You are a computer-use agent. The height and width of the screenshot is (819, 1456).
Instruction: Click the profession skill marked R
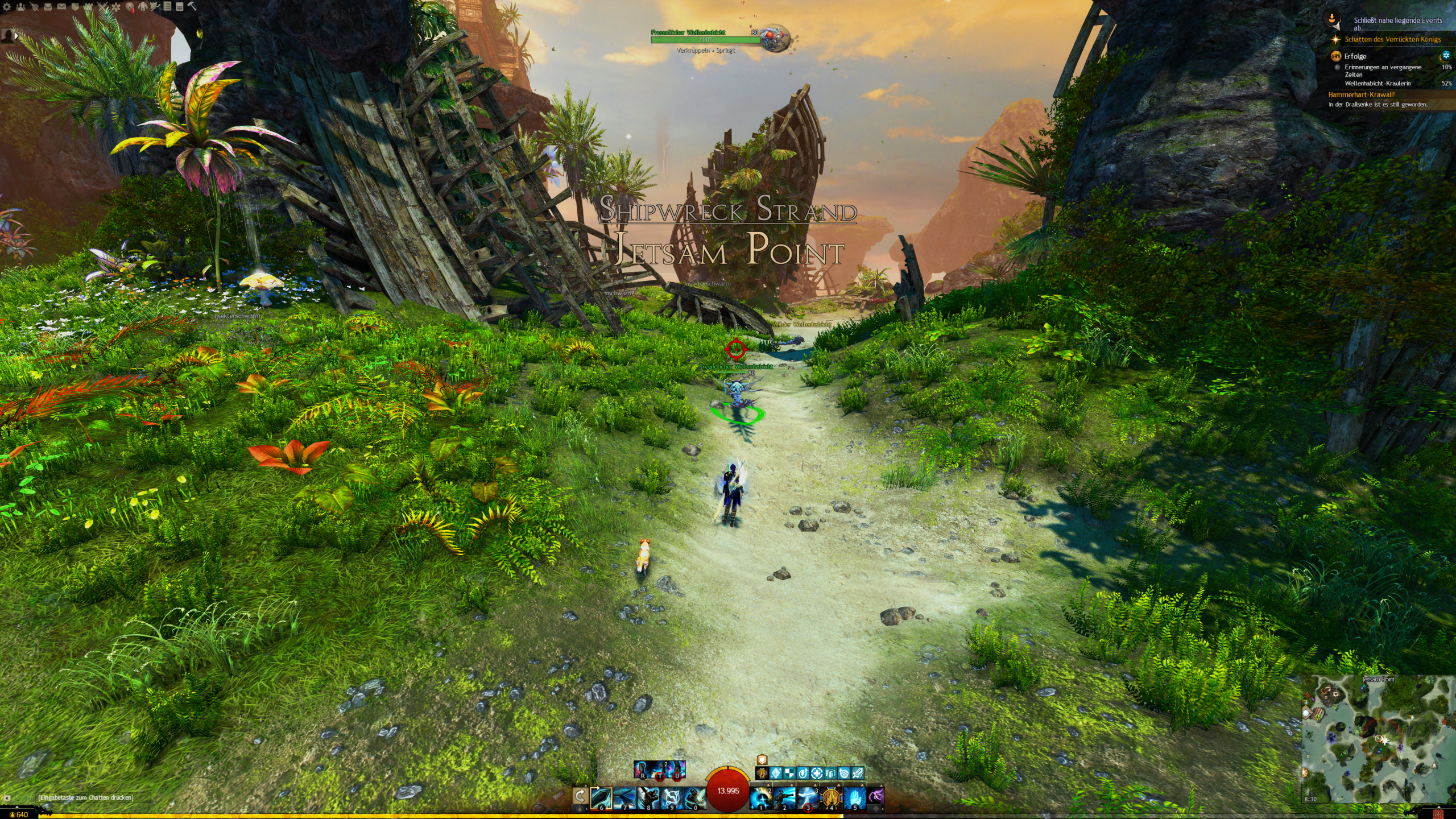(642, 770)
